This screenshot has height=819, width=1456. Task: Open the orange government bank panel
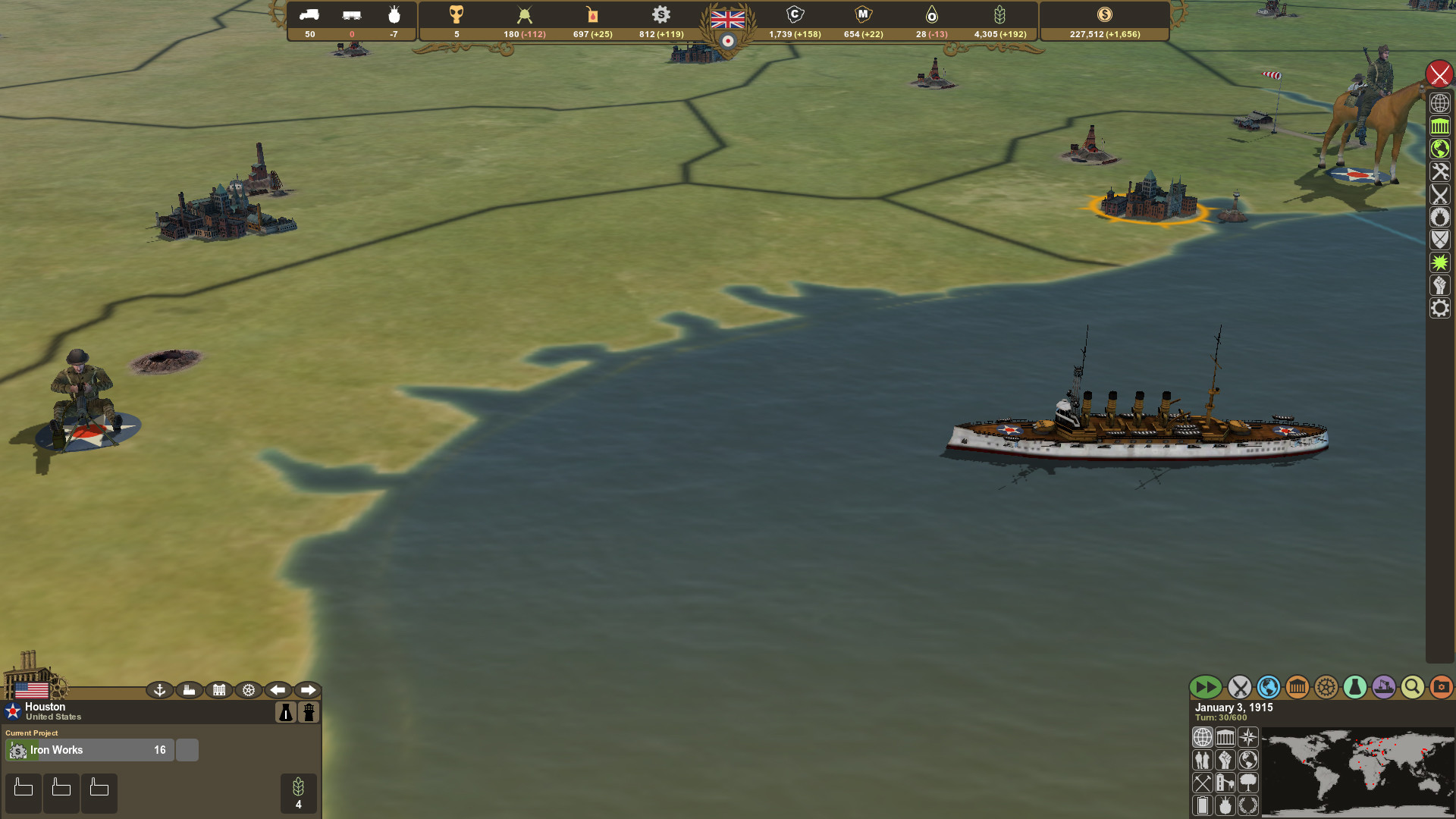[x=1298, y=687]
